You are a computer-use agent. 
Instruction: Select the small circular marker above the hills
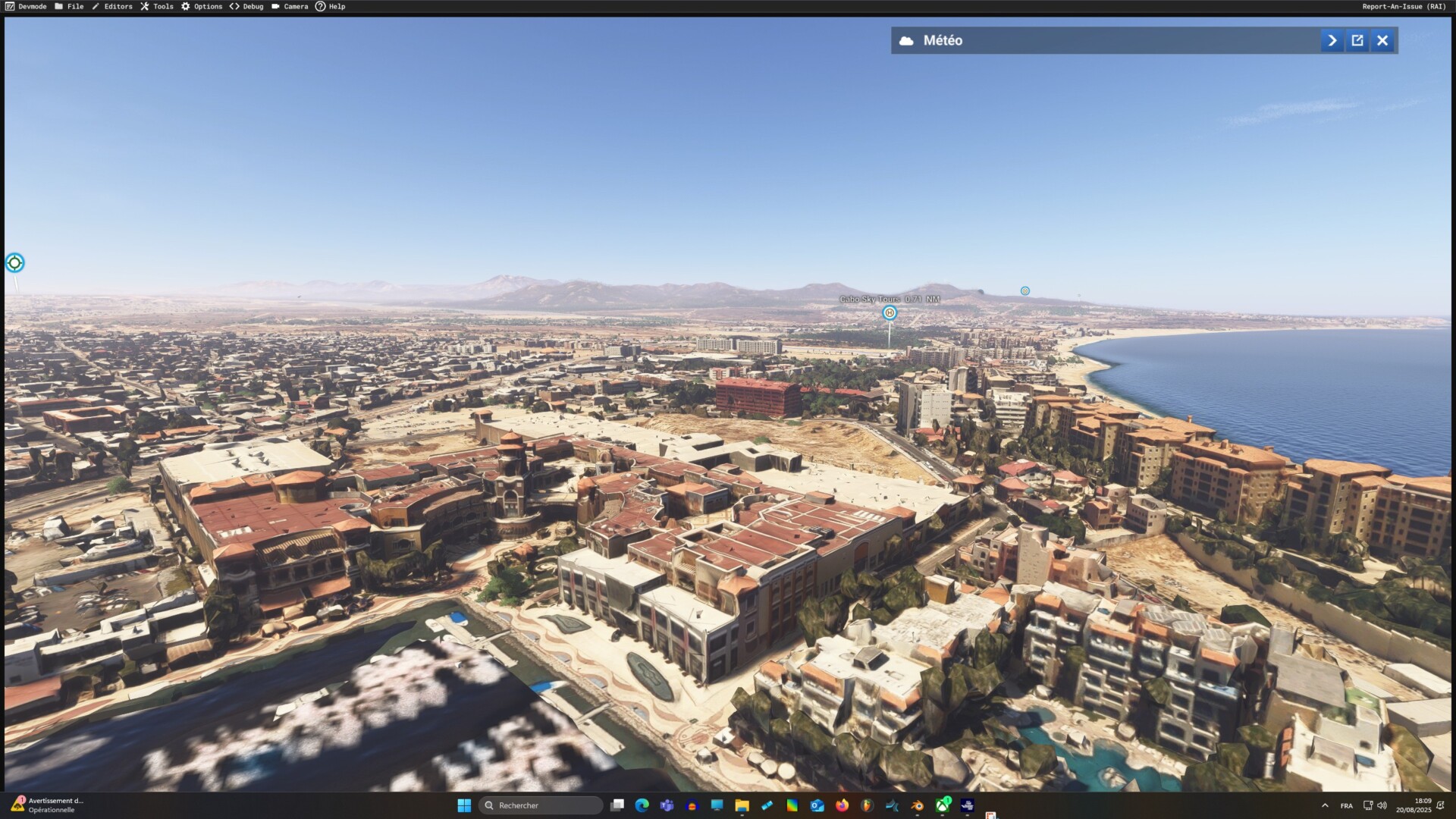1025,291
